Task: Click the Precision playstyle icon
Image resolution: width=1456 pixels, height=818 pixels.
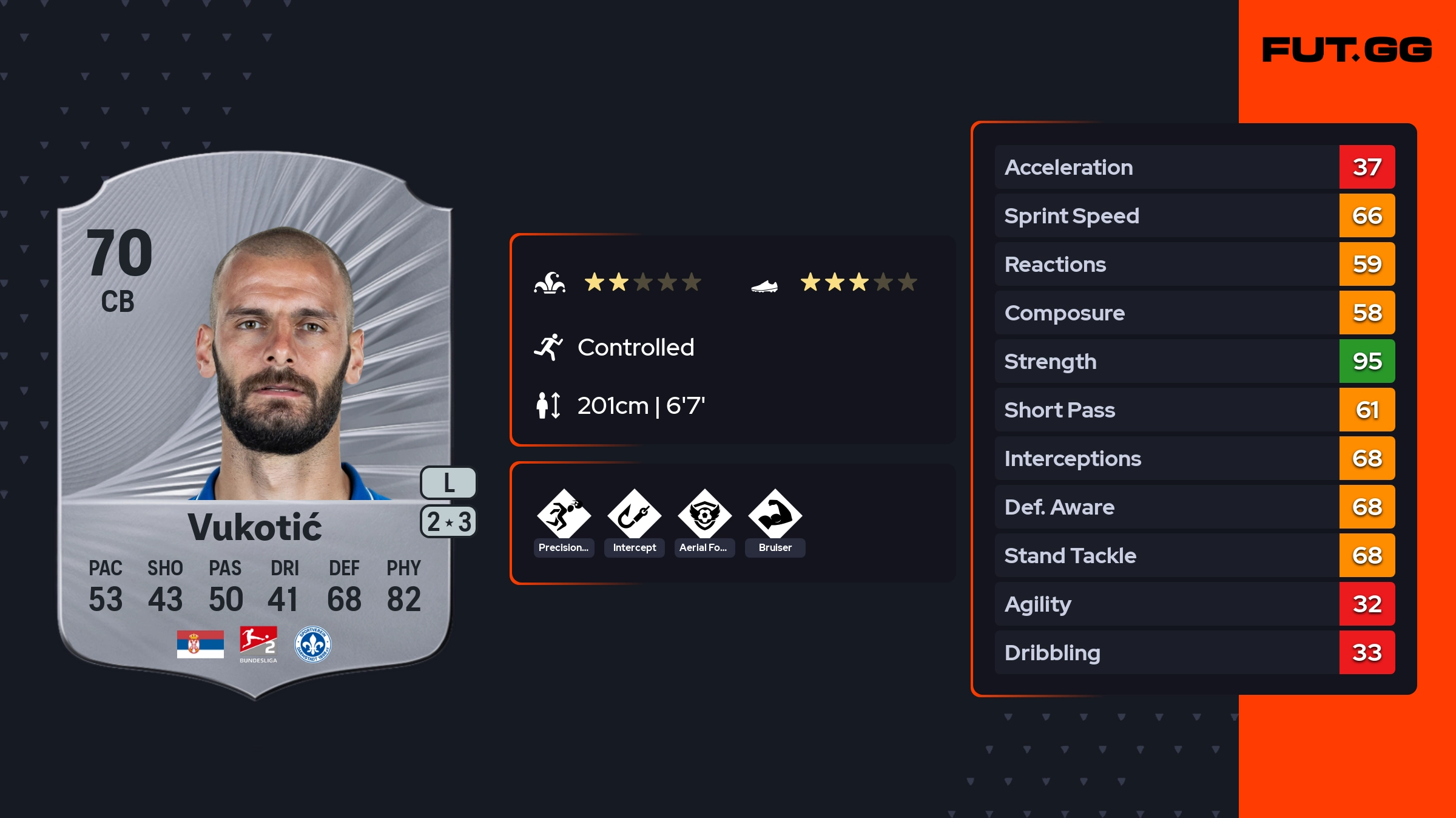Action: (564, 516)
